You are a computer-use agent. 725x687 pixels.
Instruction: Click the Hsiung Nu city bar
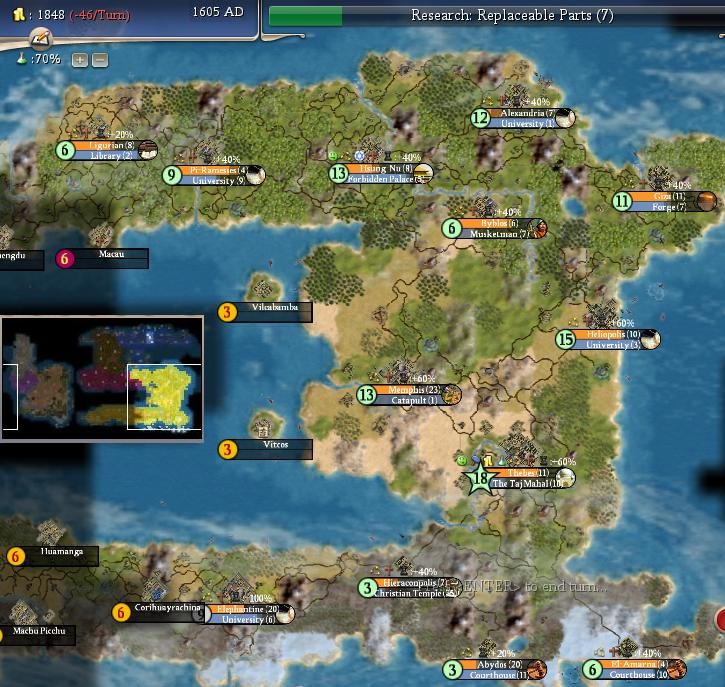pyautogui.click(x=385, y=169)
